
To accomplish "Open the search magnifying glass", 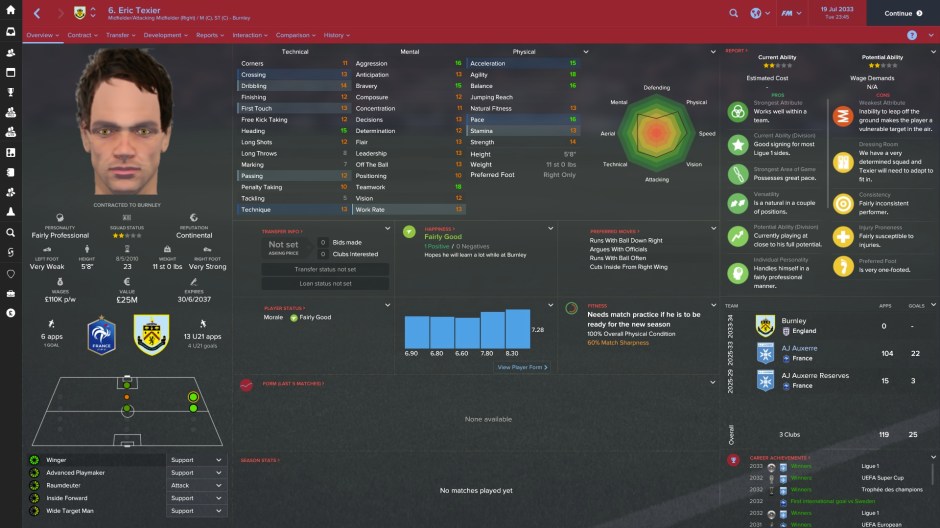I will pyautogui.click(x=734, y=13).
